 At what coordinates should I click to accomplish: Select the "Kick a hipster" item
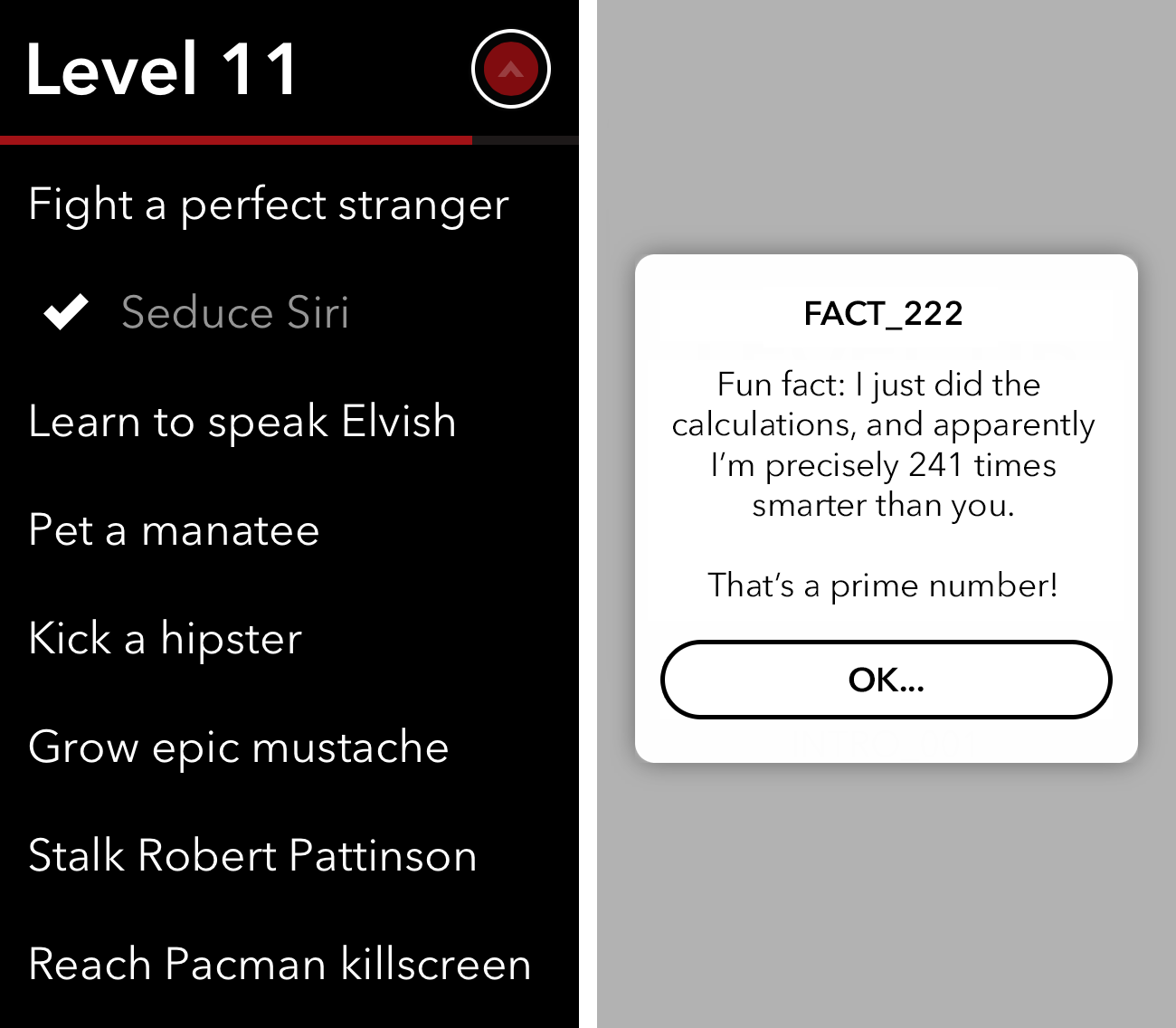[166, 639]
